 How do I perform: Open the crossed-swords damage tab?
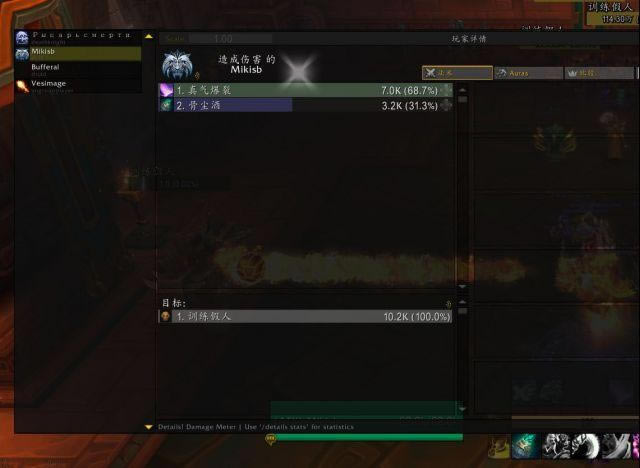tap(457, 73)
